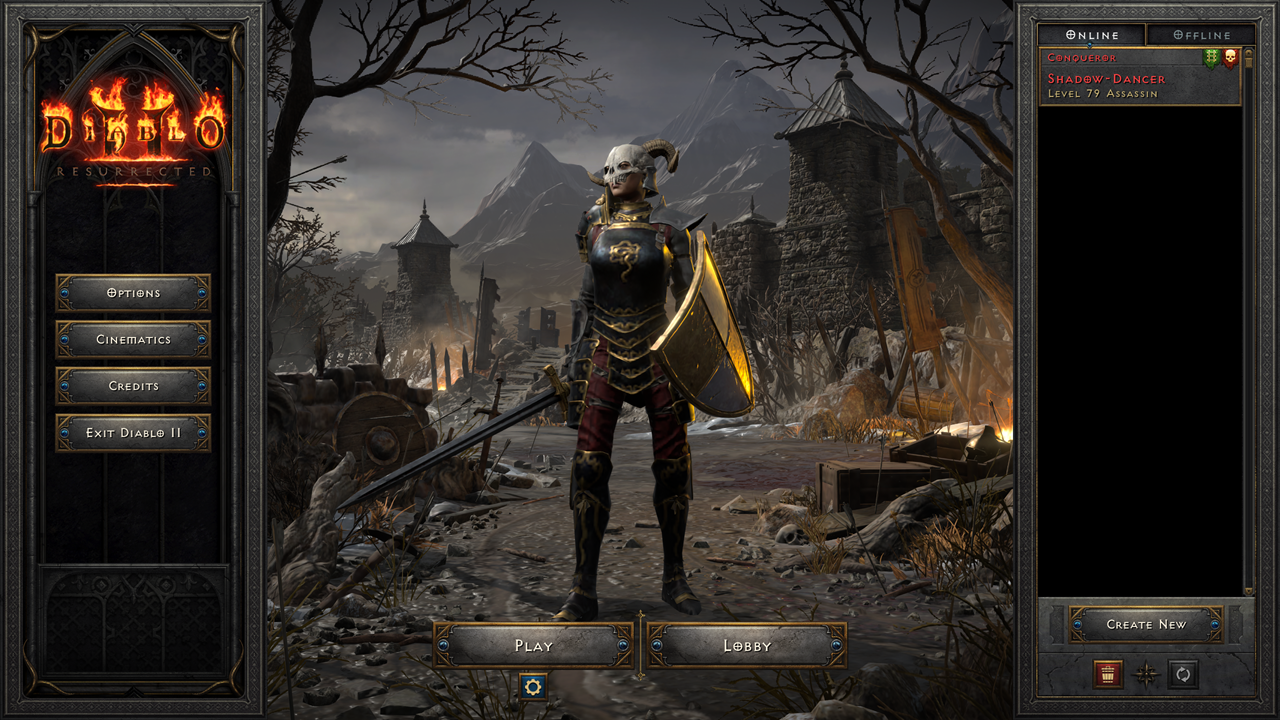The width and height of the screenshot is (1280, 720).
Task: Open the Cinematics screen
Action: click(x=133, y=340)
